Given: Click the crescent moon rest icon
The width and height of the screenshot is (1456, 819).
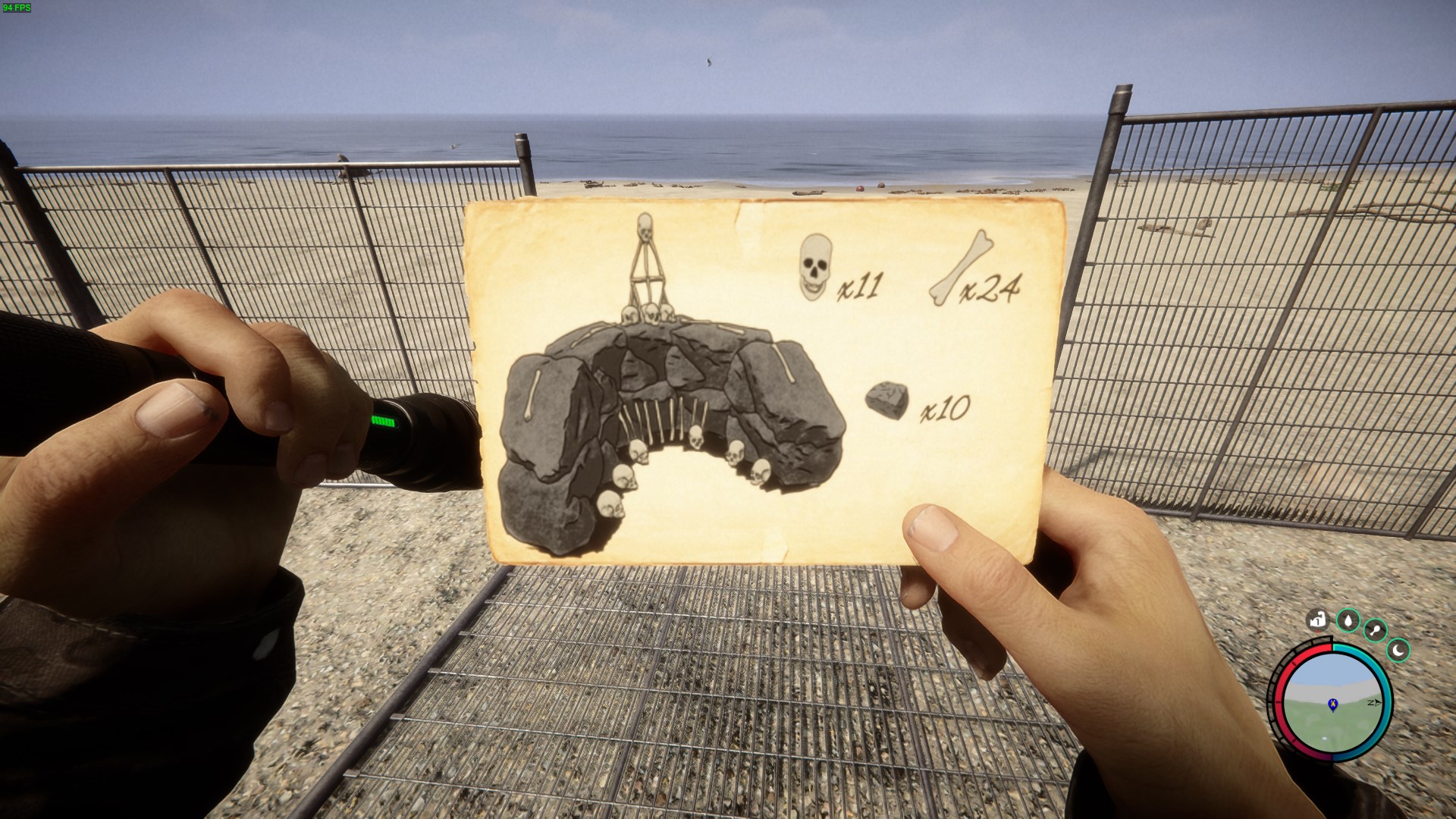Looking at the screenshot, I should tap(1398, 650).
